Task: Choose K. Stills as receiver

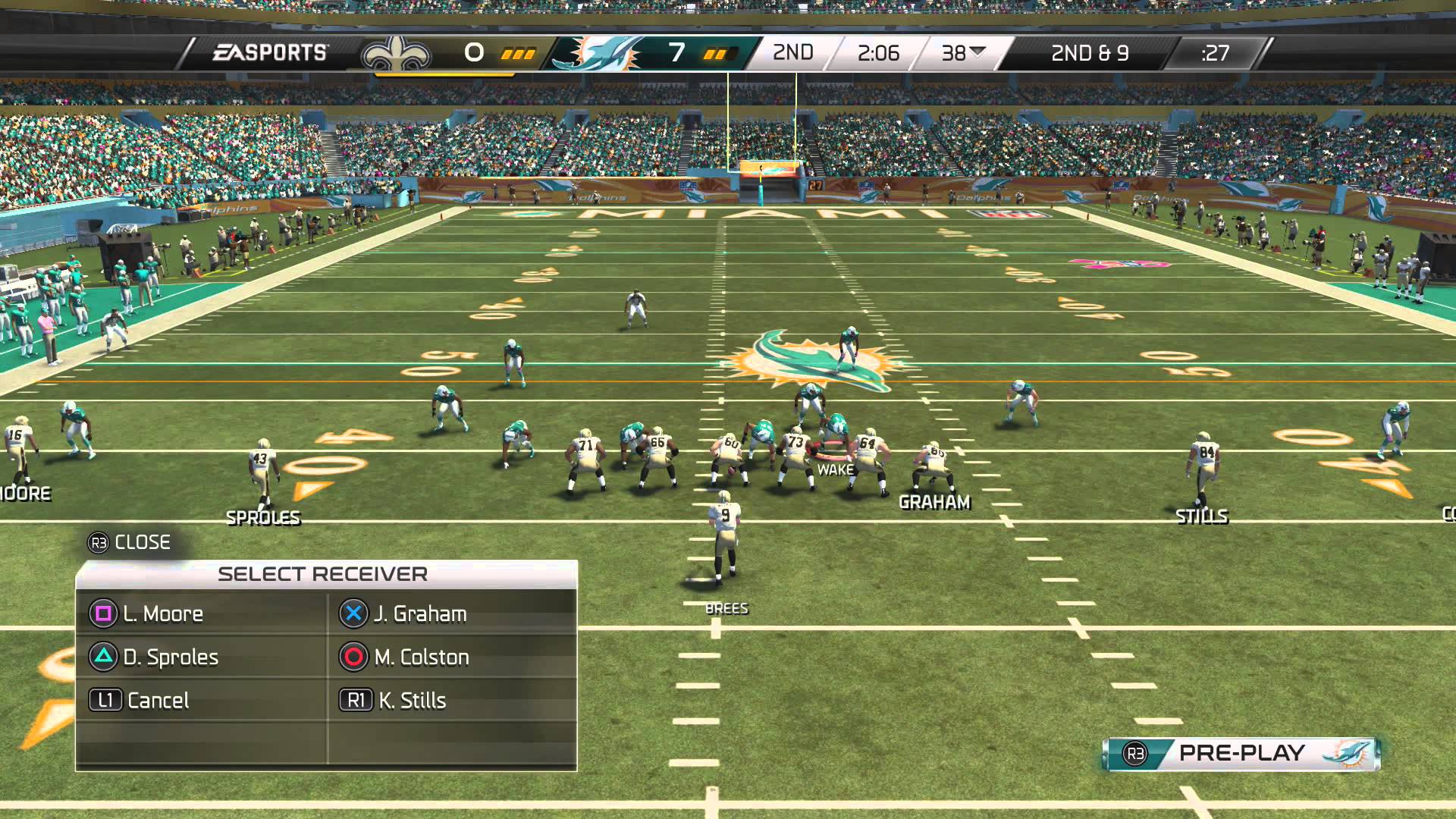Action: coord(411,700)
